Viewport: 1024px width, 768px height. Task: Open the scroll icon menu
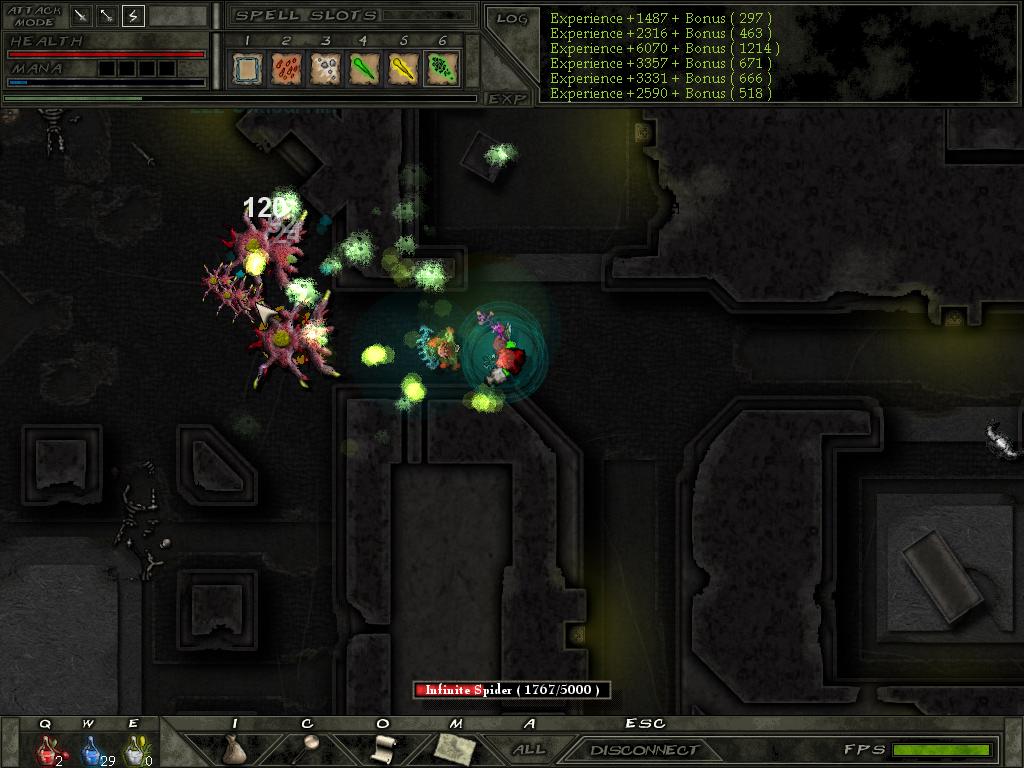point(382,747)
